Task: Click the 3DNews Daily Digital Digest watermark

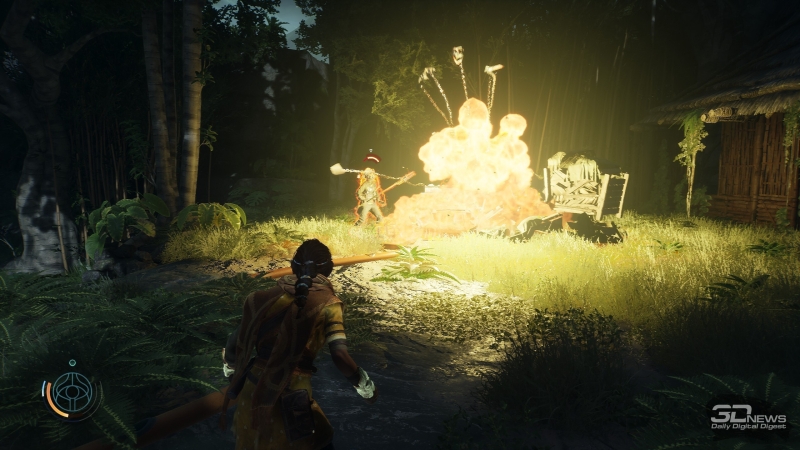Action: click(x=749, y=415)
